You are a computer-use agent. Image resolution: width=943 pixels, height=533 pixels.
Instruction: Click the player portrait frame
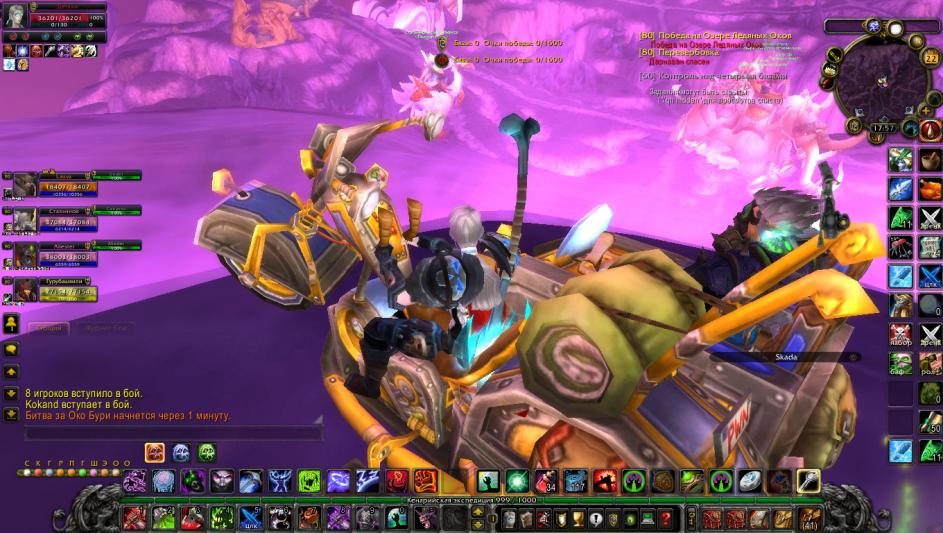[x=15, y=22]
